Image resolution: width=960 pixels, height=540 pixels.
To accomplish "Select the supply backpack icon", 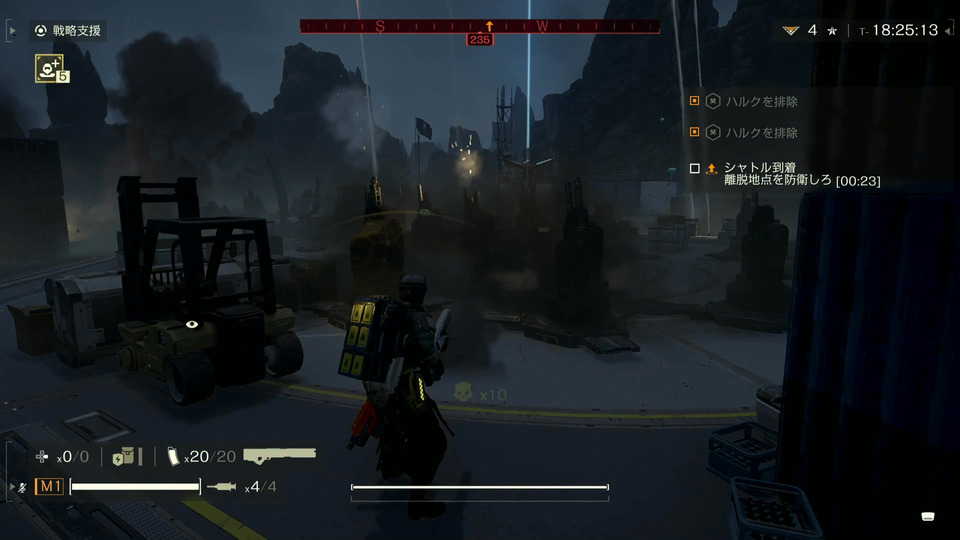I will pyautogui.click(x=125, y=456).
